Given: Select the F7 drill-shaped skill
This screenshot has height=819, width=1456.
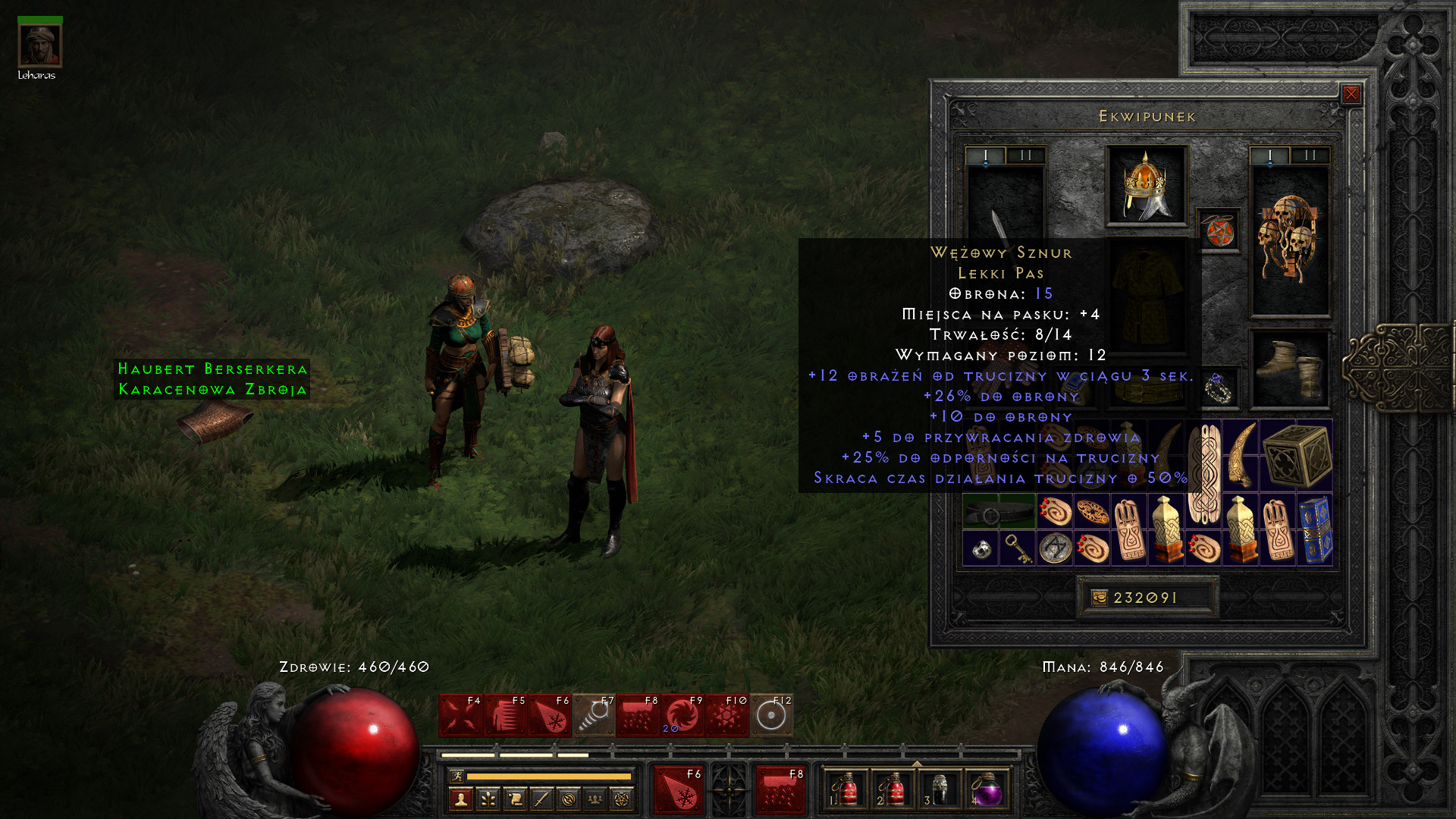Looking at the screenshot, I should [594, 715].
